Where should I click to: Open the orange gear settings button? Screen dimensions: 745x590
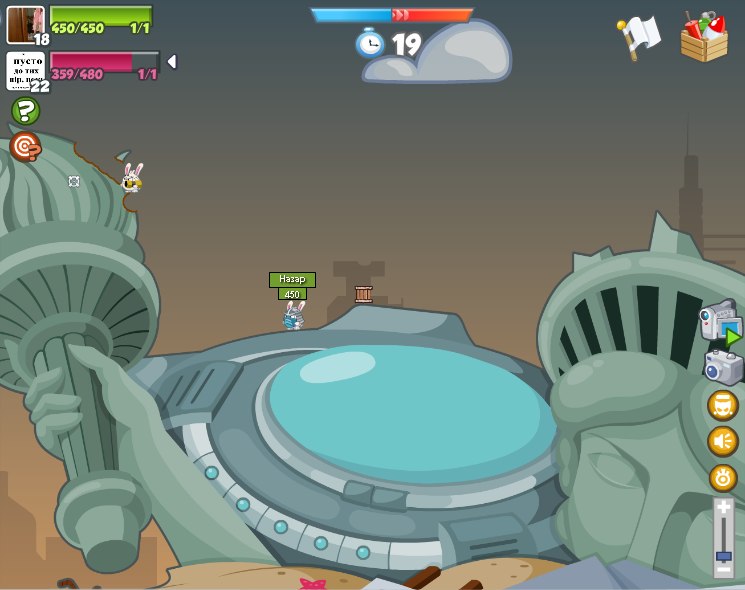click(x=723, y=477)
